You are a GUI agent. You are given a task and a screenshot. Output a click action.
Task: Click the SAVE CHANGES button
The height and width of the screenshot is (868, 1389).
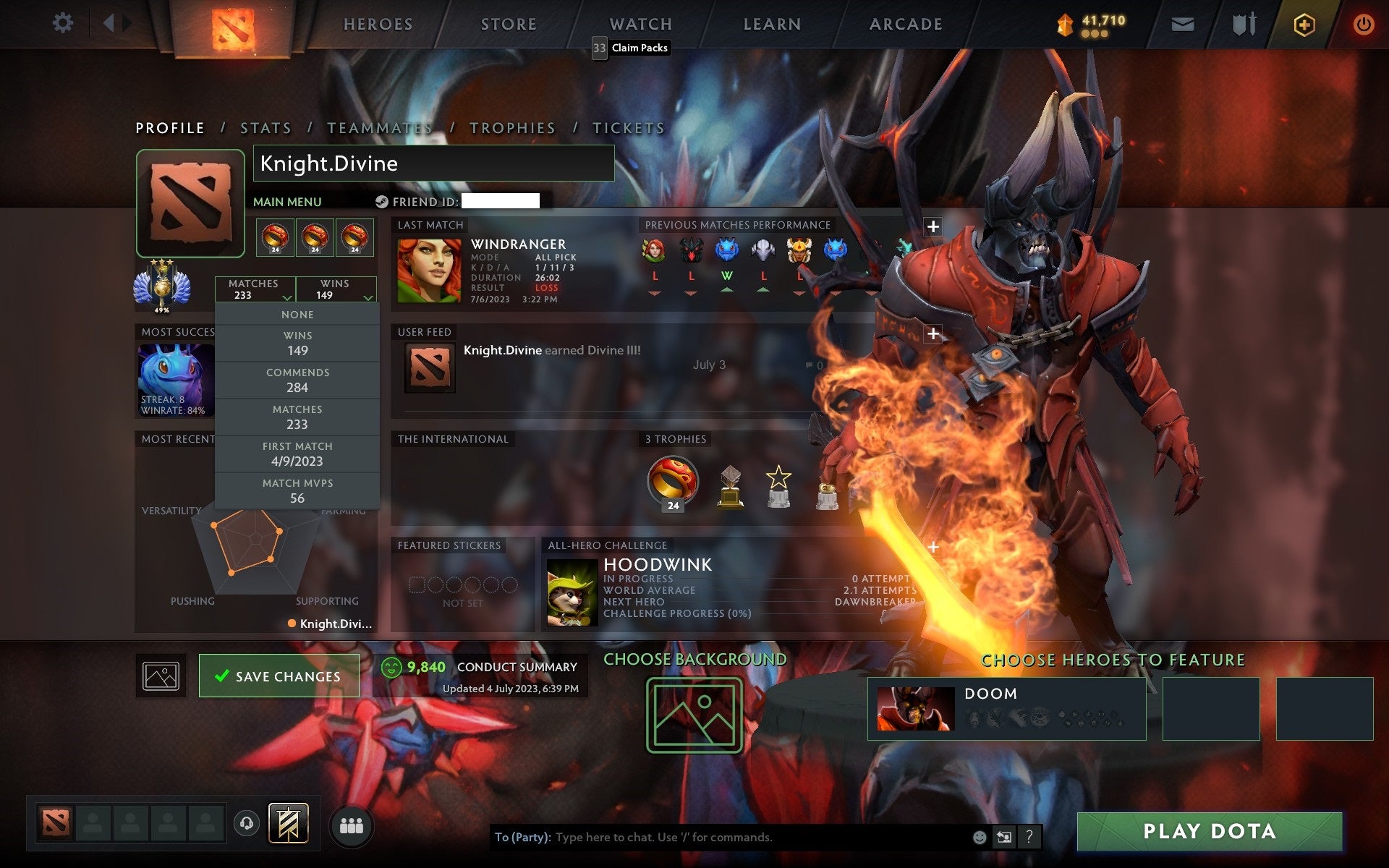point(279,676)
